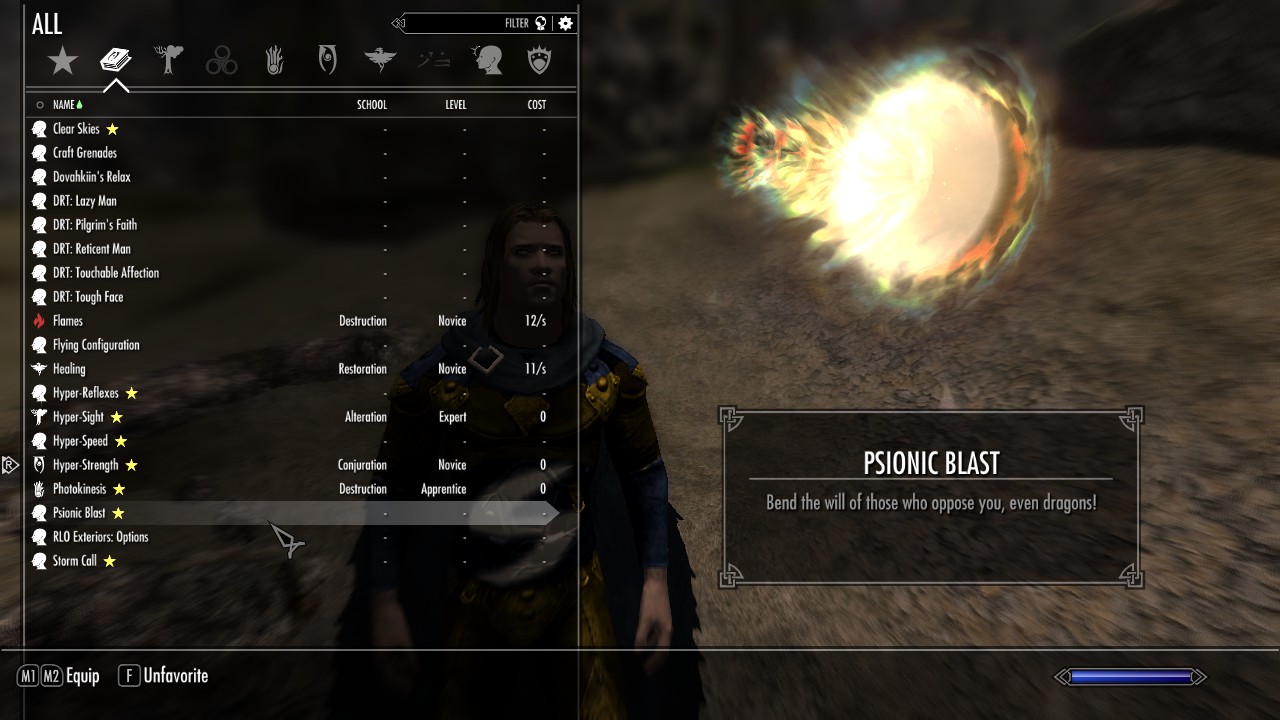Select Hyper-Sight alteration spell

[x=78, y=417]
